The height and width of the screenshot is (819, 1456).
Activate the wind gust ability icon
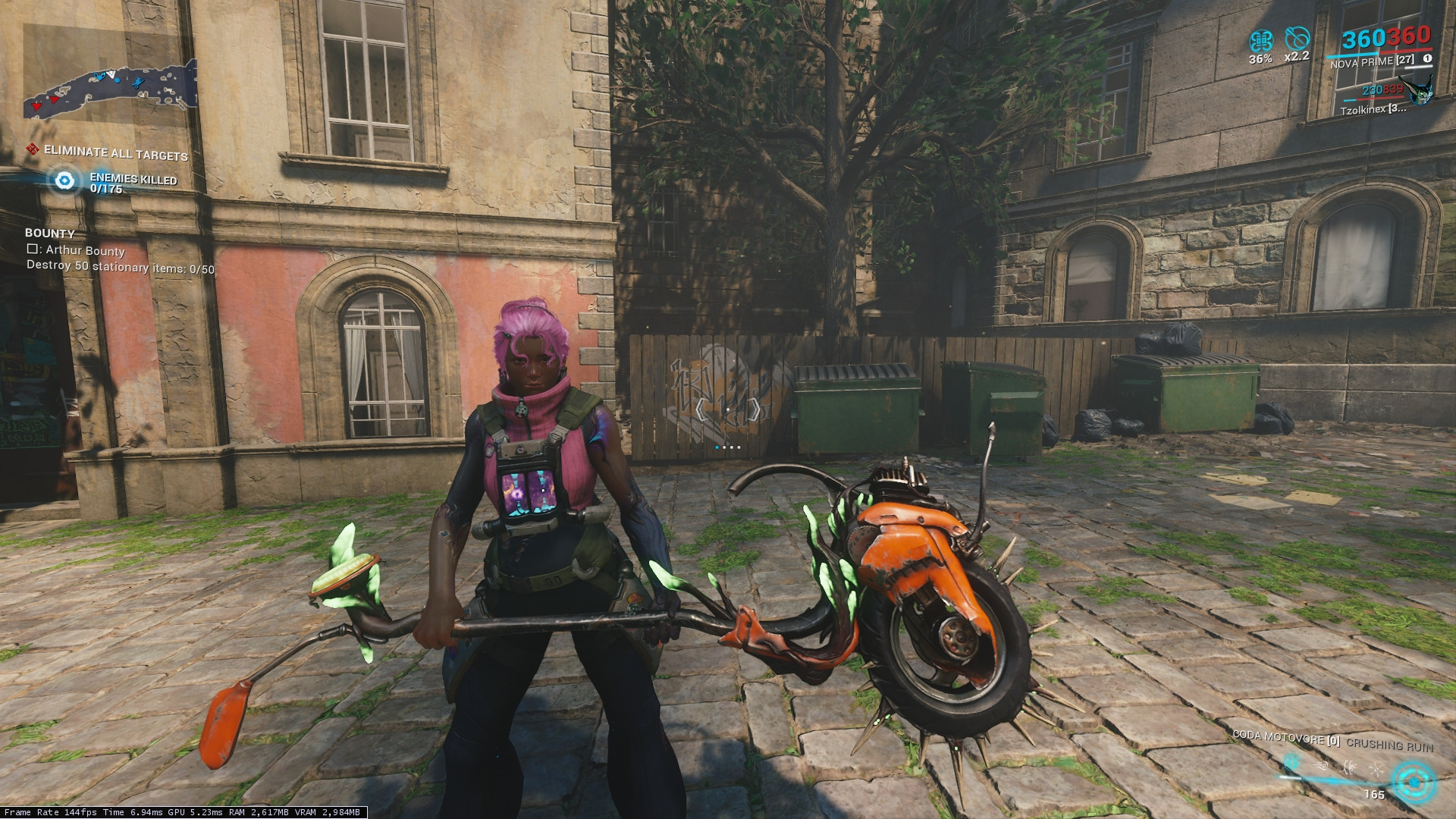pos(1321,766)
